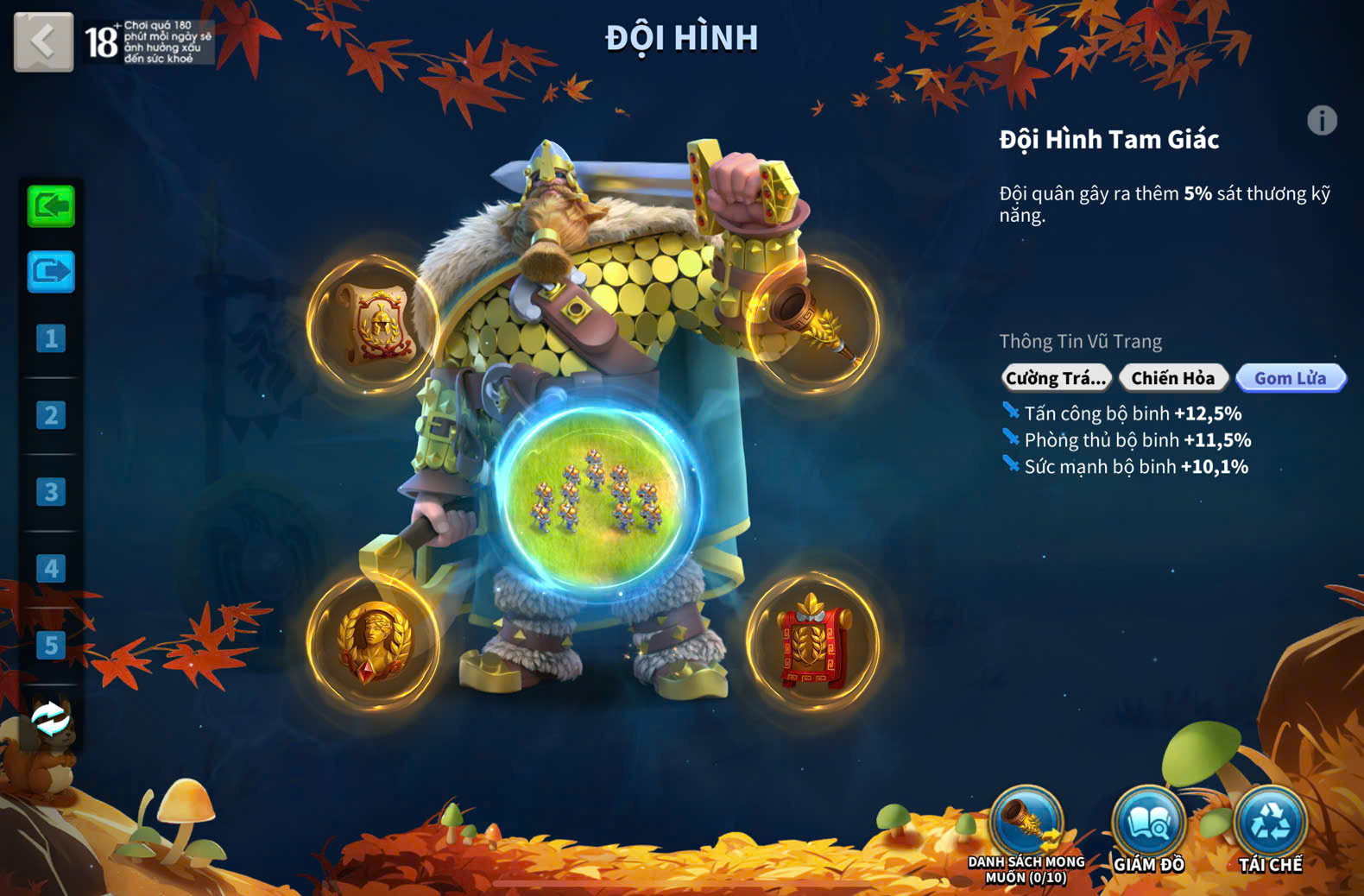This screenshot has height=896, width=1364.
Task: Click the green import arrow button
Action: tap(51, 206)
